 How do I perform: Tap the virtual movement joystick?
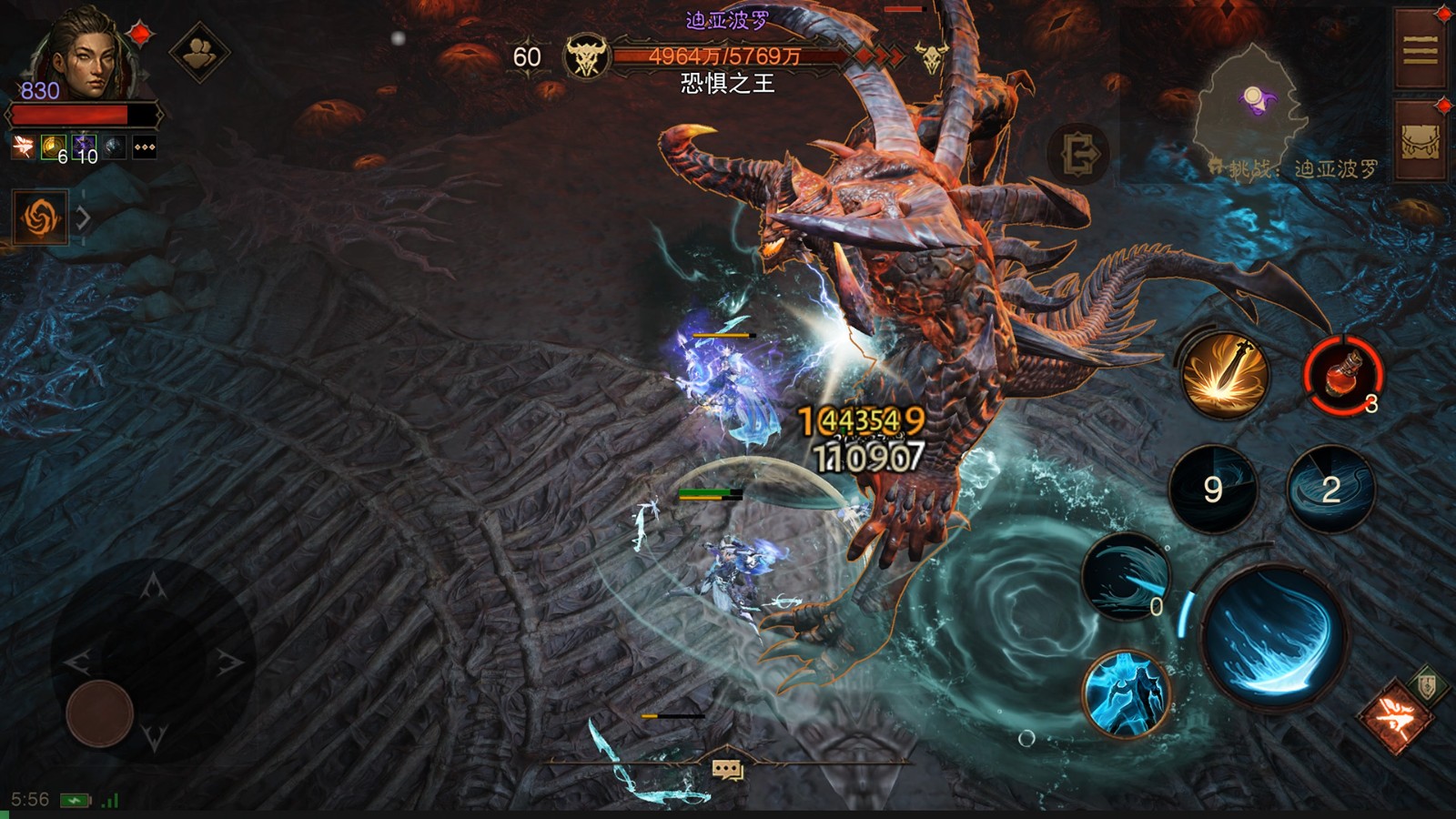coord(100,713)
